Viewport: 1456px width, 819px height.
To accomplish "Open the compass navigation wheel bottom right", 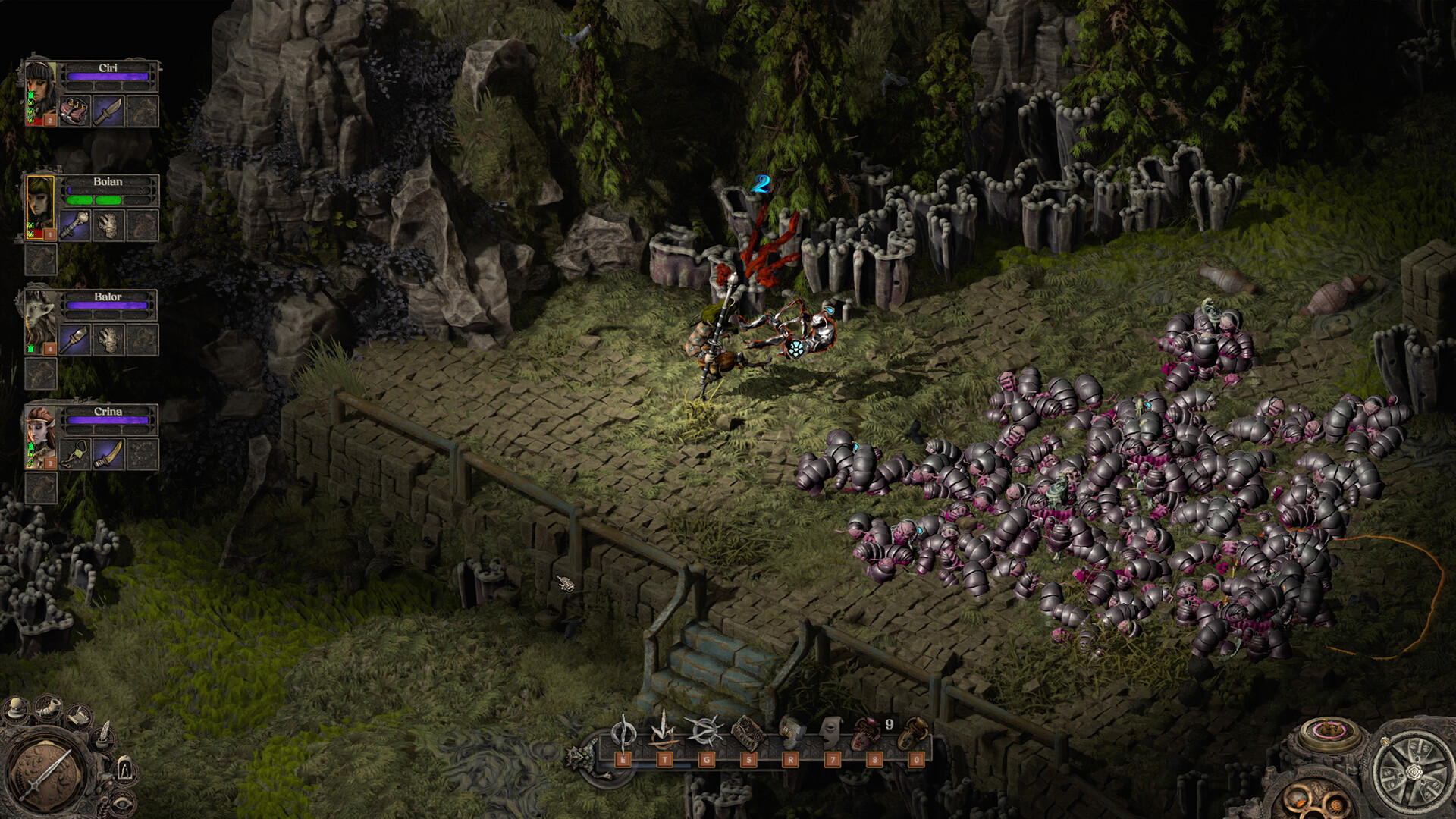I will point(1414,770).
